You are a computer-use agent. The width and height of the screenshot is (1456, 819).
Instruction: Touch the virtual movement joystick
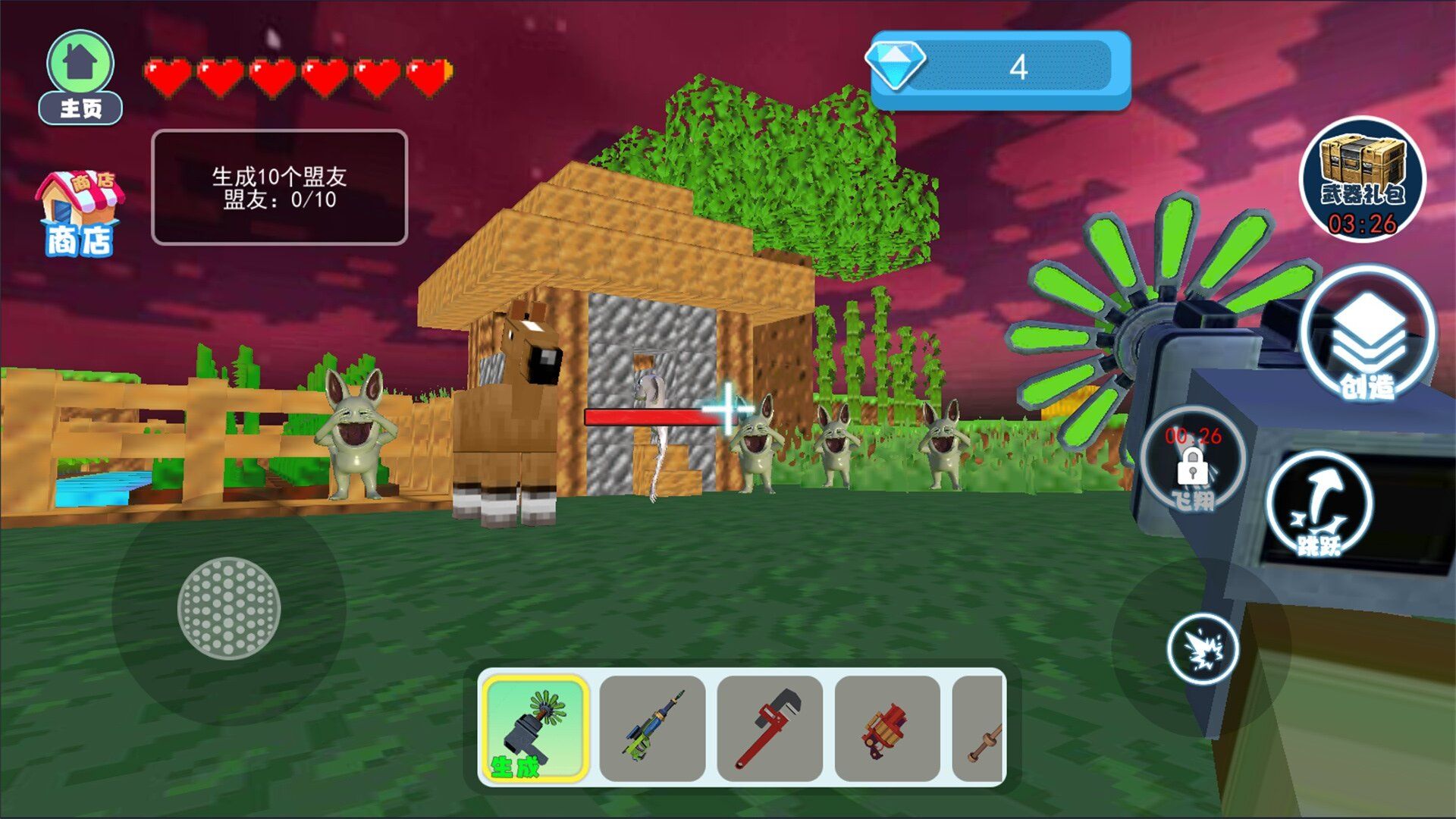click(x=229, y=607)
